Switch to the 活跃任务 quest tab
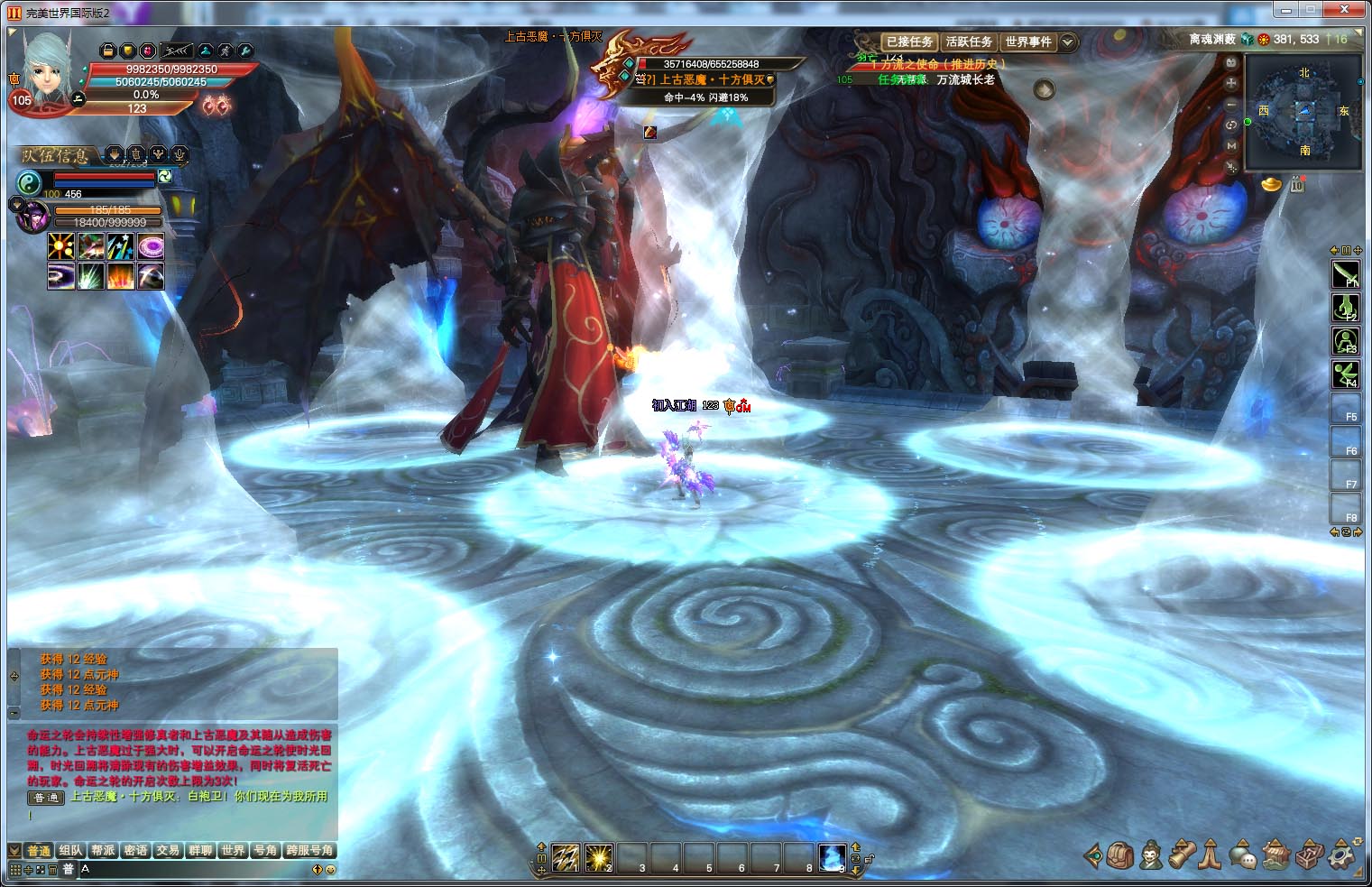Viewport: 1372px width, 887px height. point(969,42)
